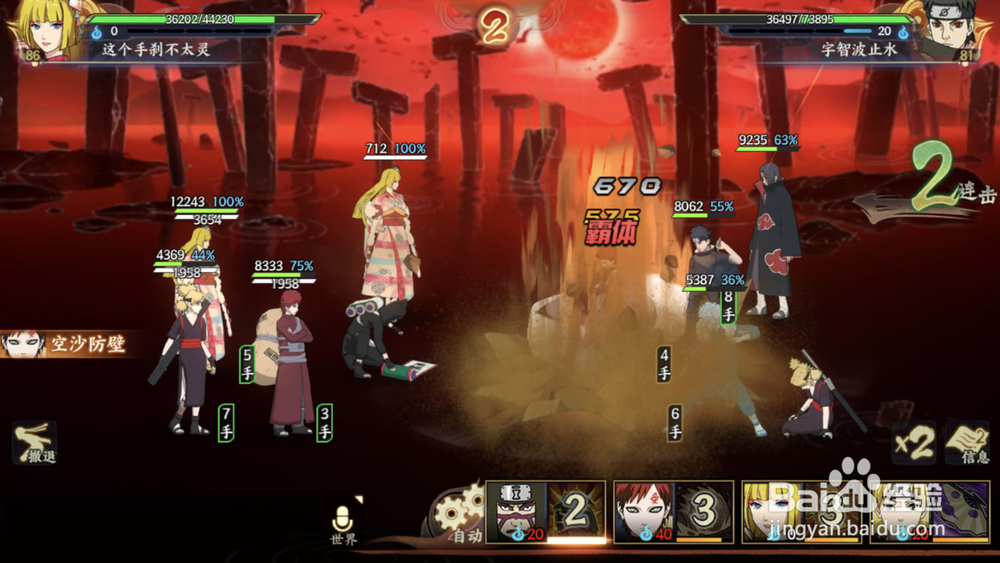Select the fan skill card with purple background
Image resolution: width=1000 pixels, height=563 pixels.
click(x=929, y=512)
